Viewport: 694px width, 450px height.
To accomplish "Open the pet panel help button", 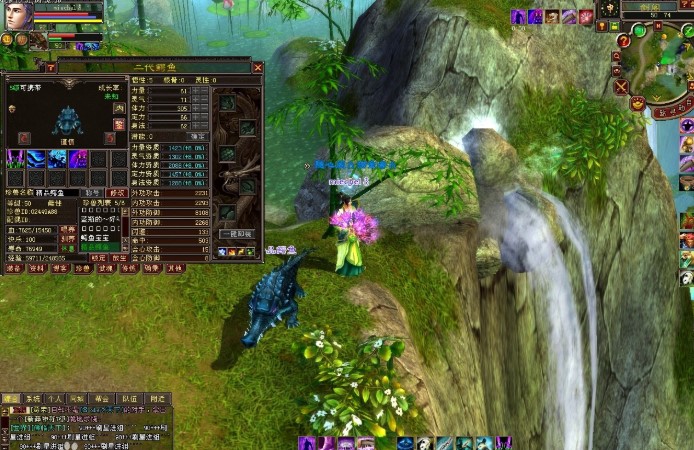I will pyautogui.click(x=51, y=68).
